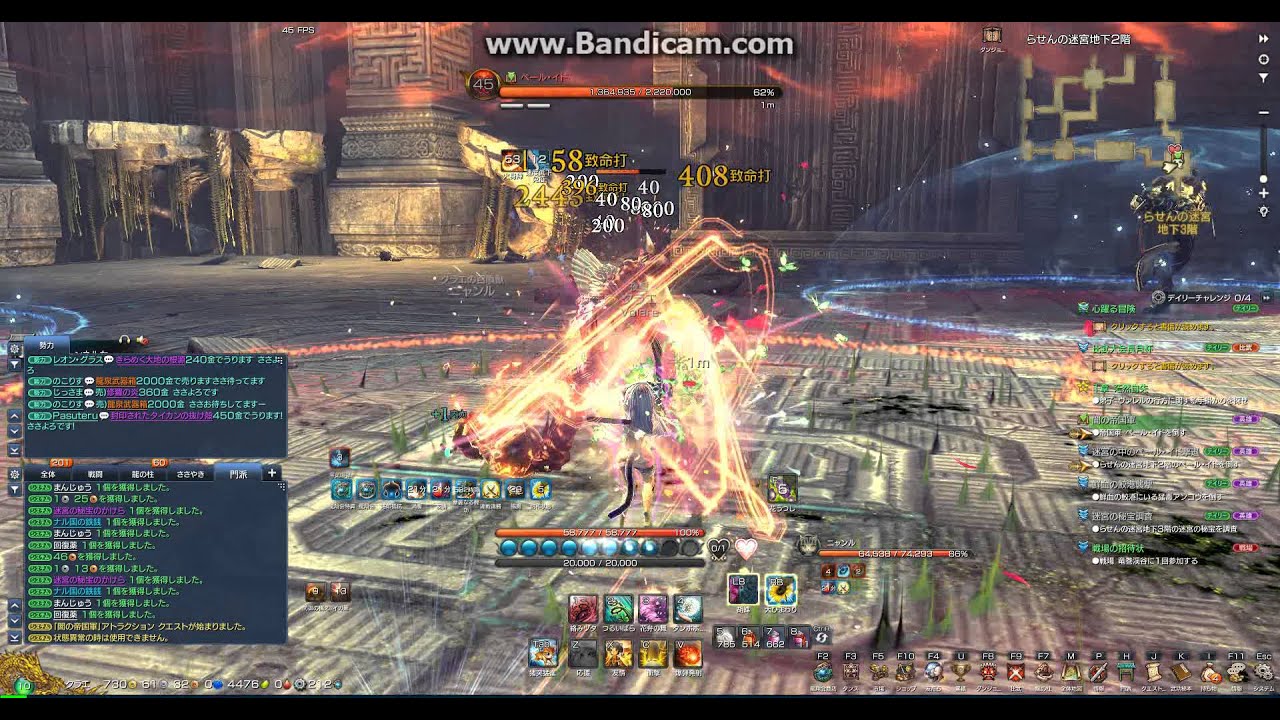Add a new chat tab with plus
The image size is (1280, 720).
tap(272, 472)
